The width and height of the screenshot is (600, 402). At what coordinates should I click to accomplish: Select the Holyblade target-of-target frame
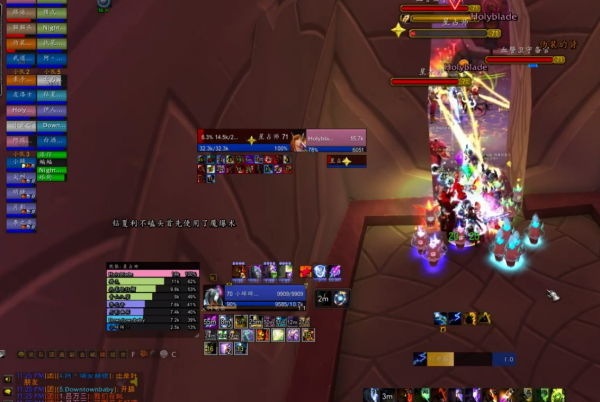[x=335, y=140]
